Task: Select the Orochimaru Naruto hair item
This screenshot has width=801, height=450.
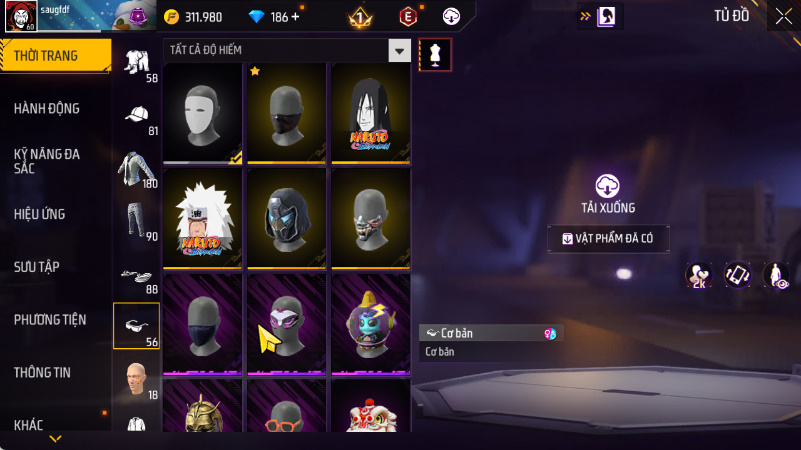Action: (x=370, y=112)
